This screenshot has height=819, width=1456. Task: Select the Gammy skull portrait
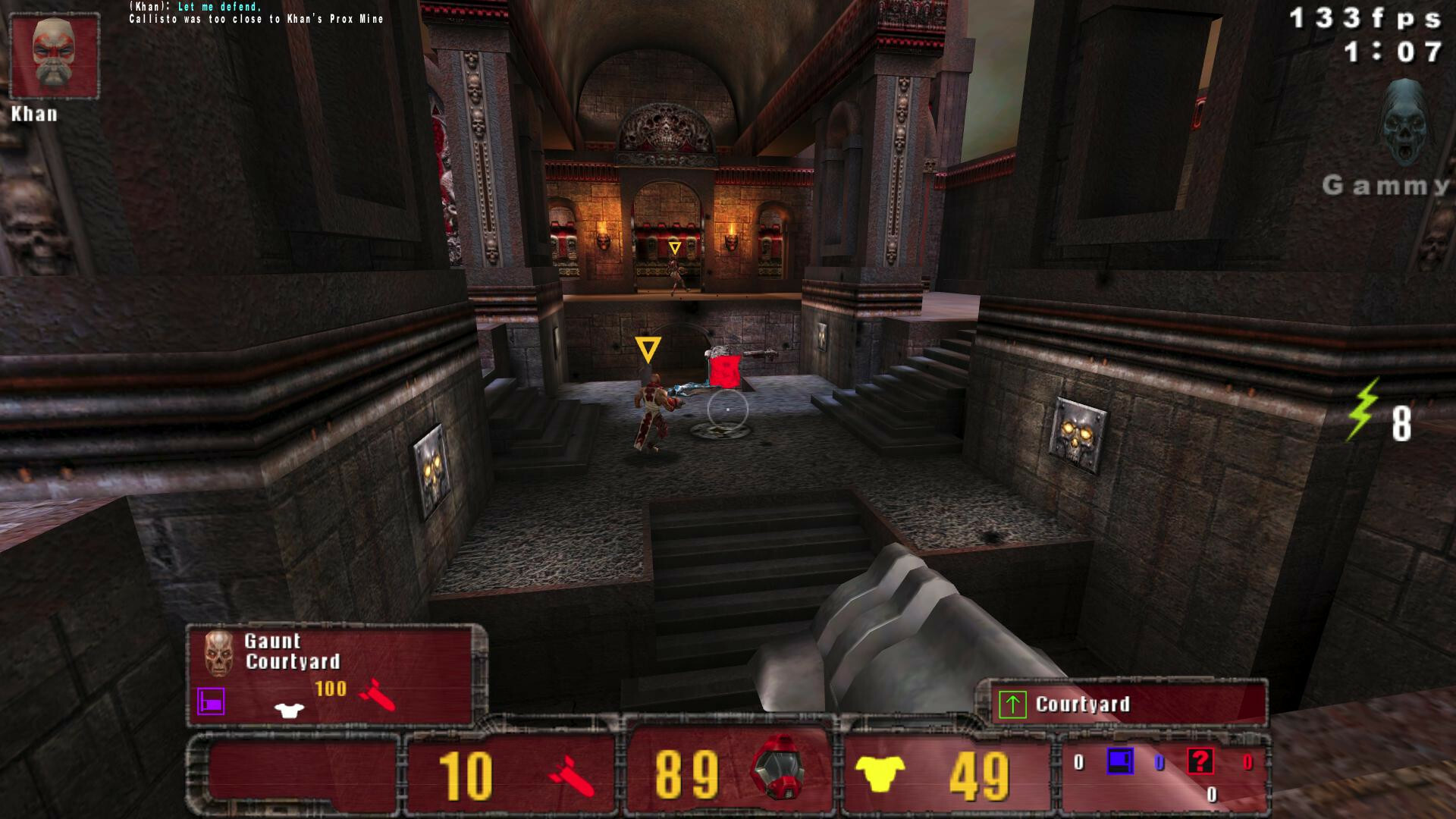(1407, 124)
